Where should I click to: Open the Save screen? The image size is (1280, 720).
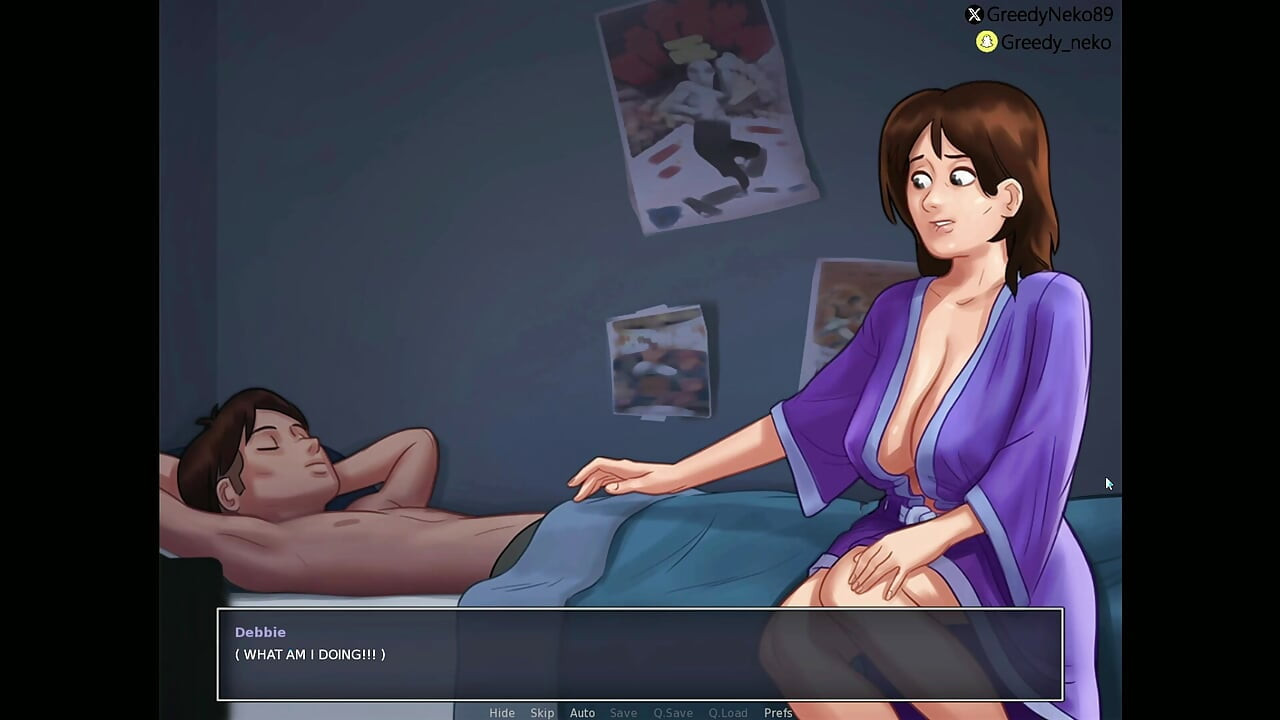pos(623,713)
